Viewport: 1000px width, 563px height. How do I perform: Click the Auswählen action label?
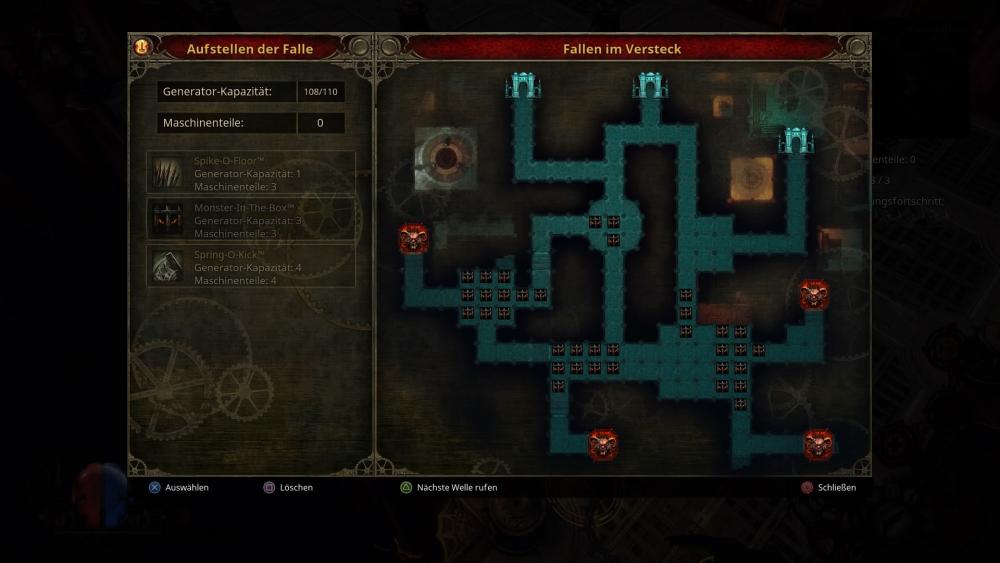(186, 488)
